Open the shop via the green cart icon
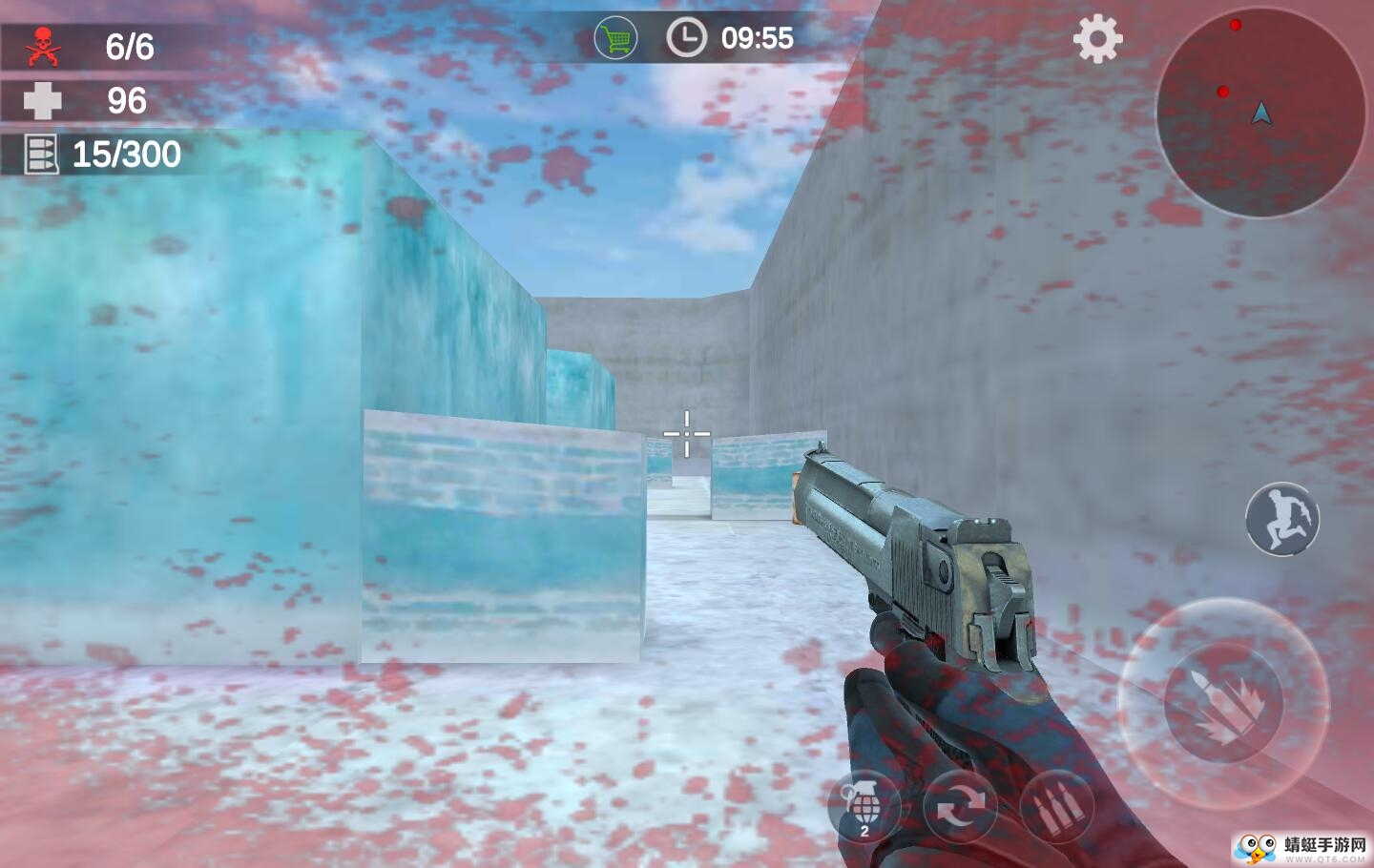This screenshot has height=868, width=1374. pyautogui.click(x=615, y=39)
